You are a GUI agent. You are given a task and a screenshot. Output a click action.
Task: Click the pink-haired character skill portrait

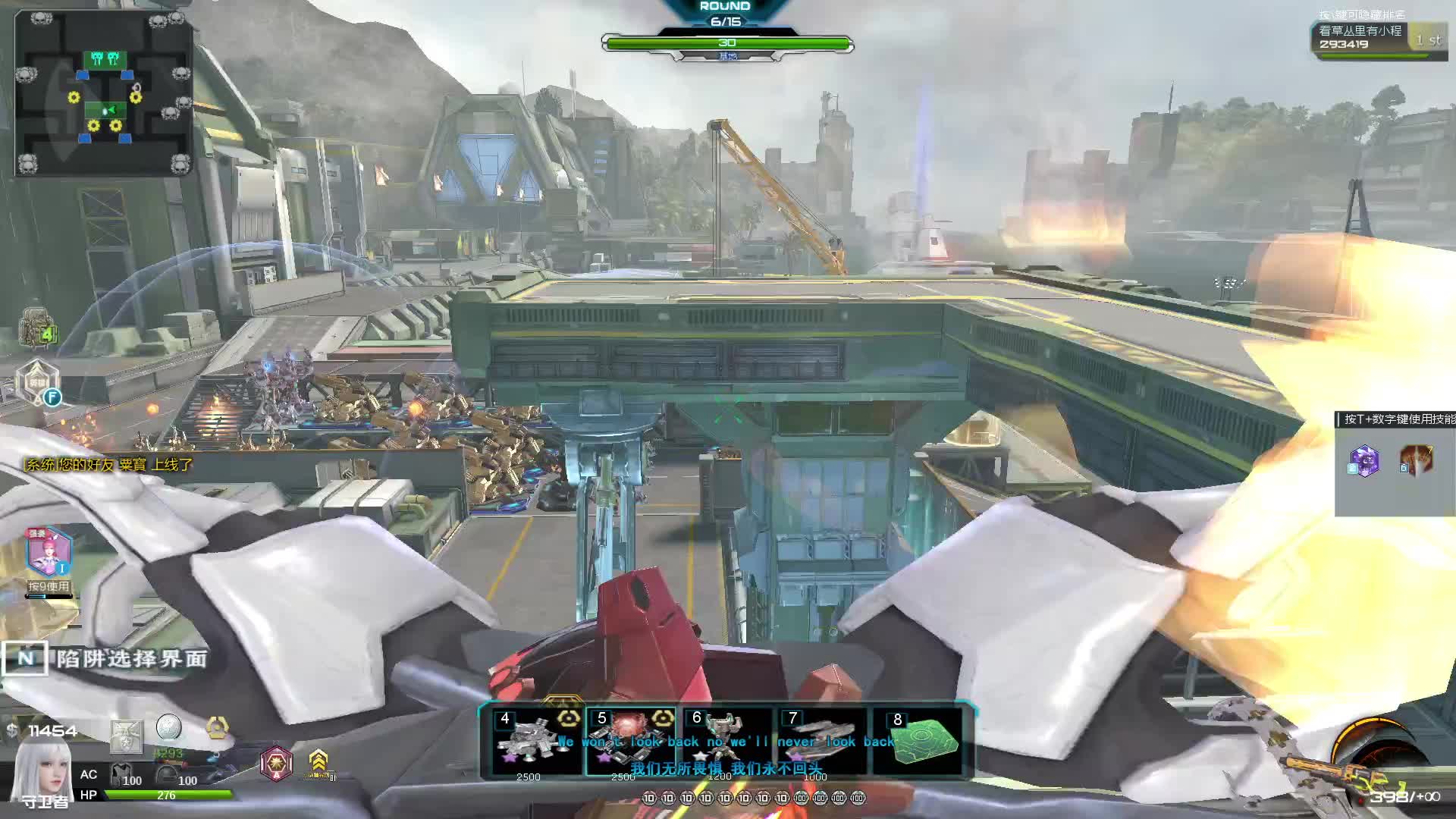(x=49, y=552)
